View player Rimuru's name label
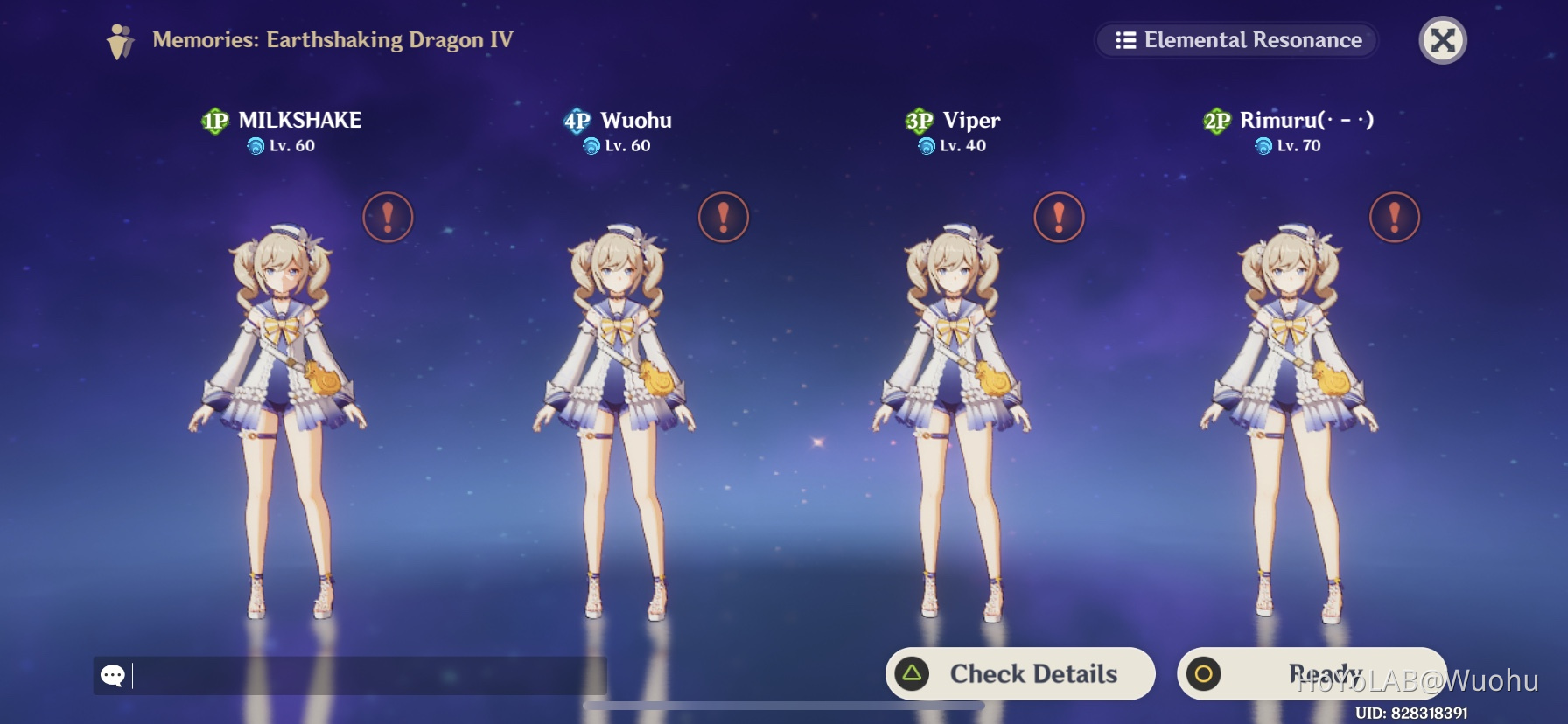Screen dimensions: 1568x724 pos(1306,120)
